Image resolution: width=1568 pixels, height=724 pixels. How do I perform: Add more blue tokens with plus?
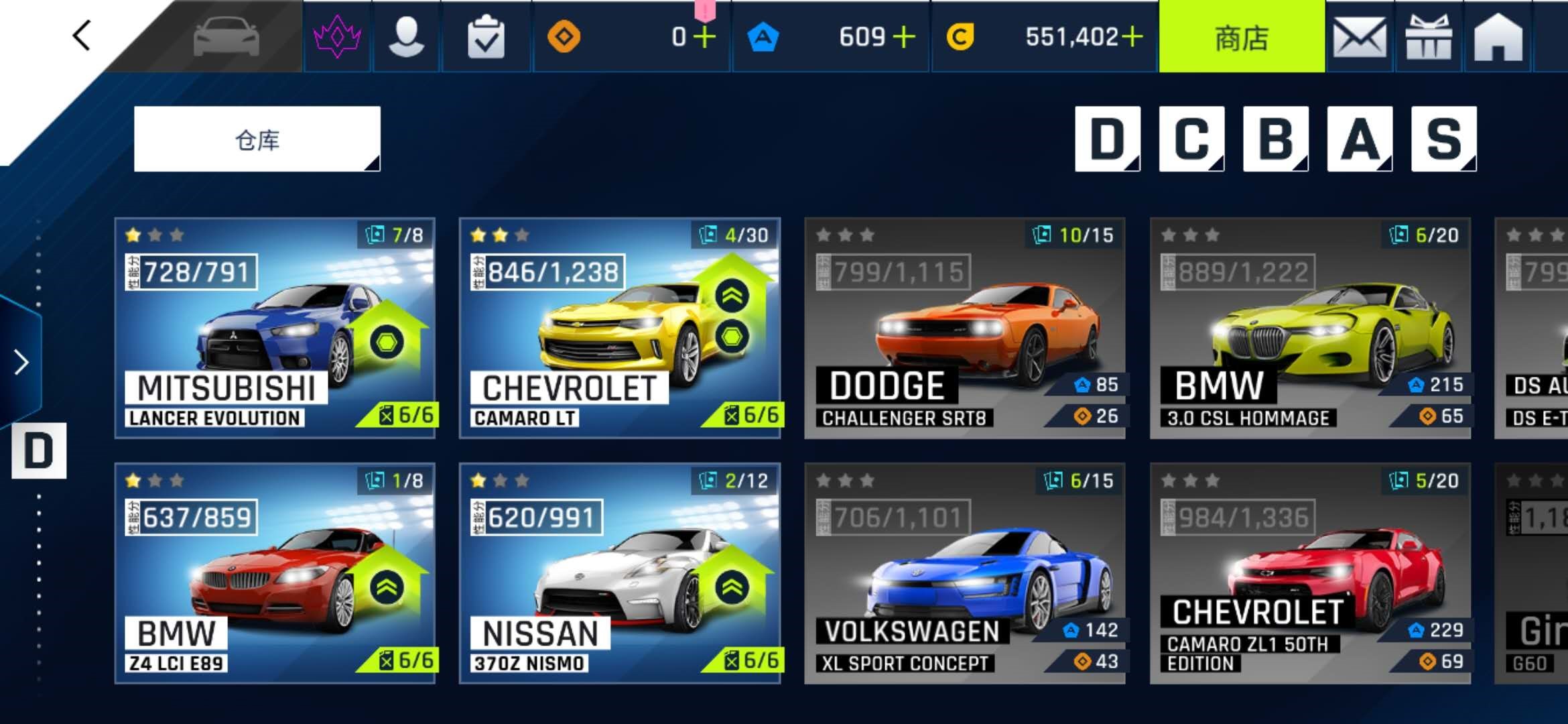click(904, 37)
